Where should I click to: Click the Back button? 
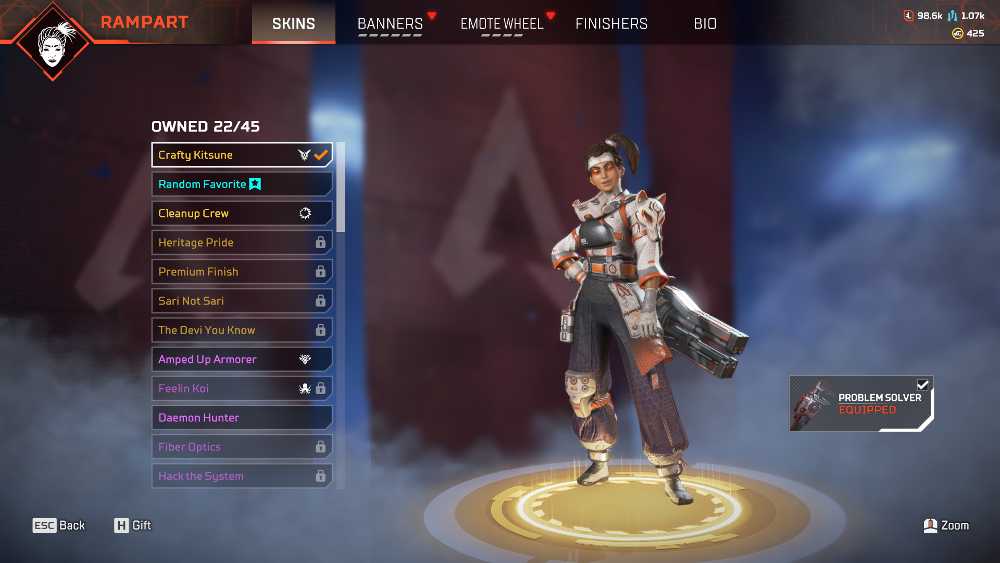[x=59, y=525]
